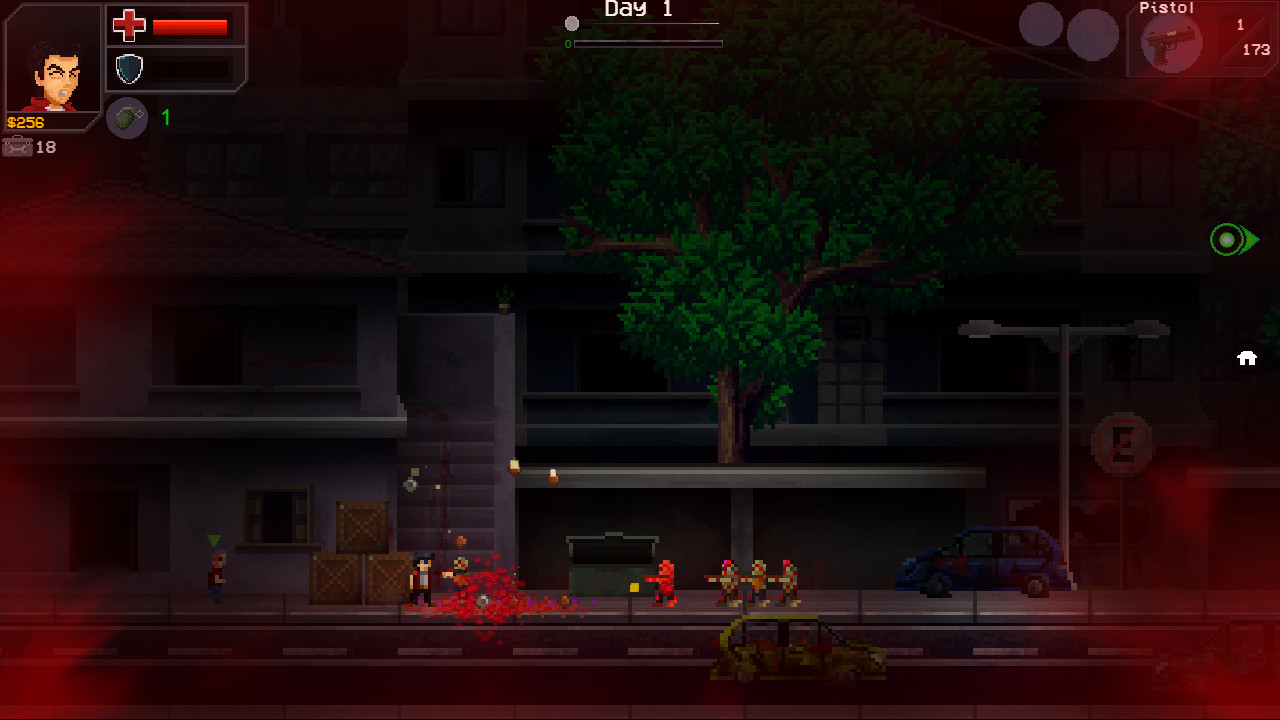Click the gray dot beside the Day 1 label
Screen dimensions: 1280x720
[573, 22]
